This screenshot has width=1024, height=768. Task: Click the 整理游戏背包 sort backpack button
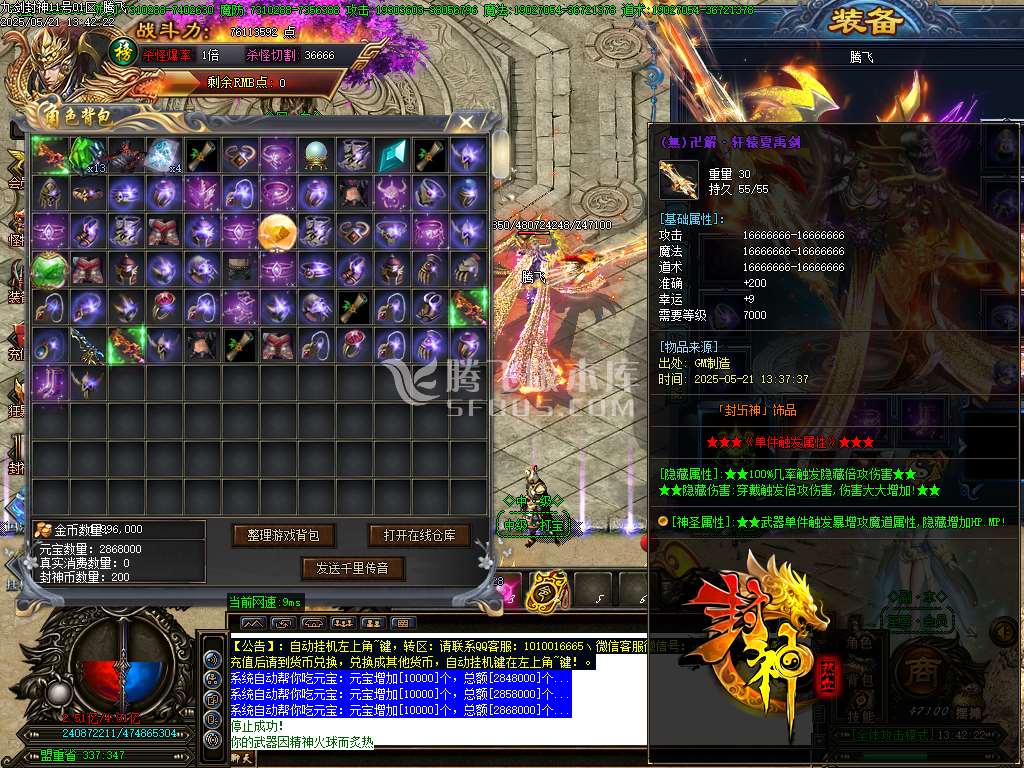pyautogui.click(x=283, y=536)
